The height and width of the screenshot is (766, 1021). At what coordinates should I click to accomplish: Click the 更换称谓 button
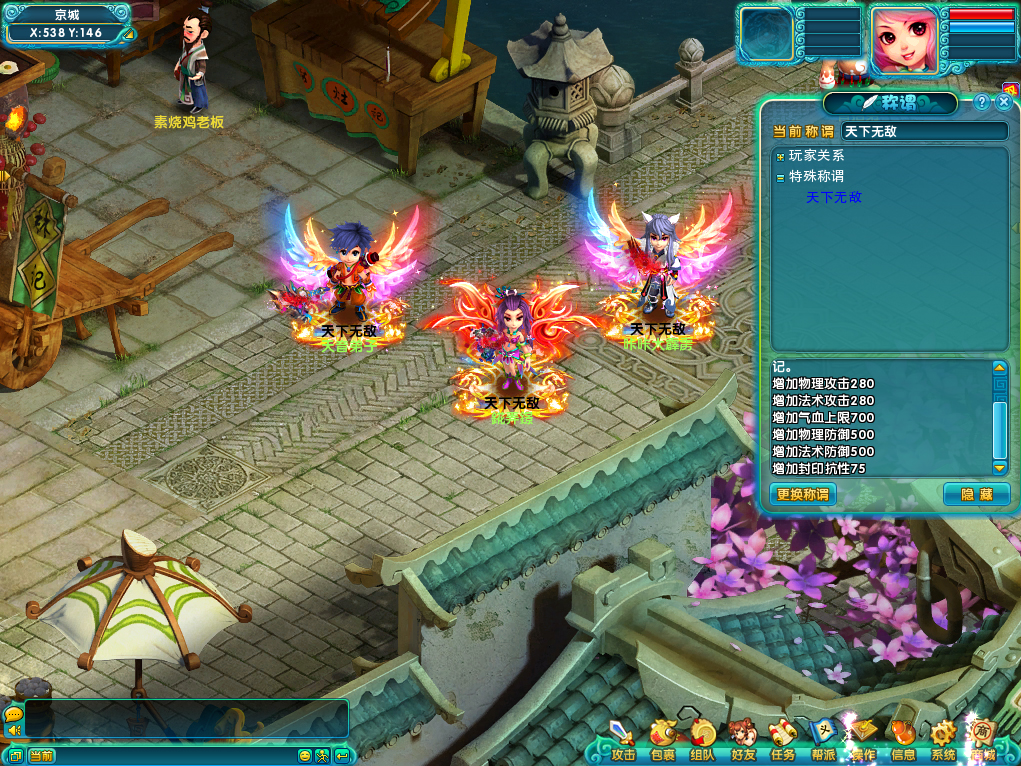803,494
